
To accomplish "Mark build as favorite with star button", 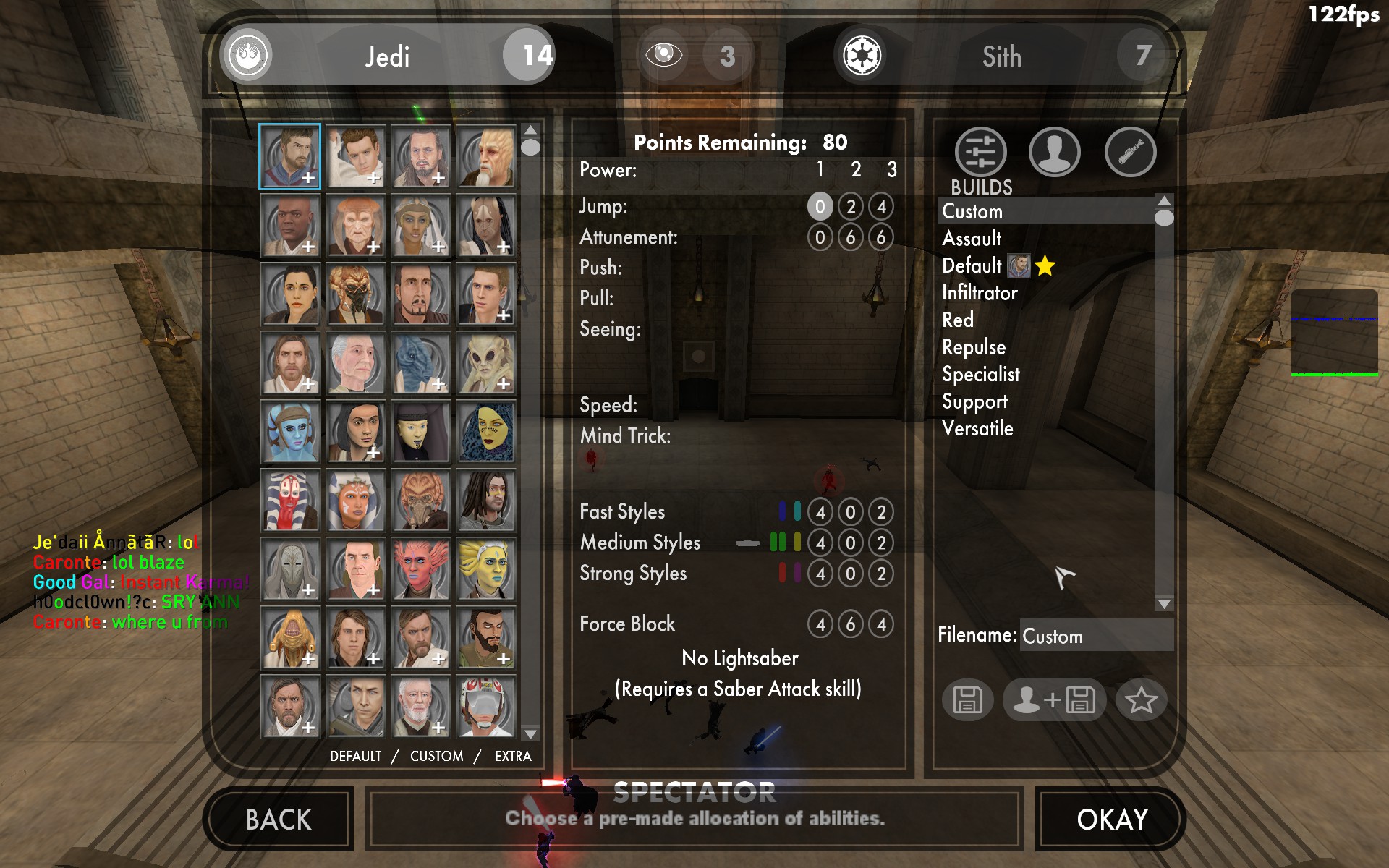I will pyautogui.click(x=1141, y=699).
